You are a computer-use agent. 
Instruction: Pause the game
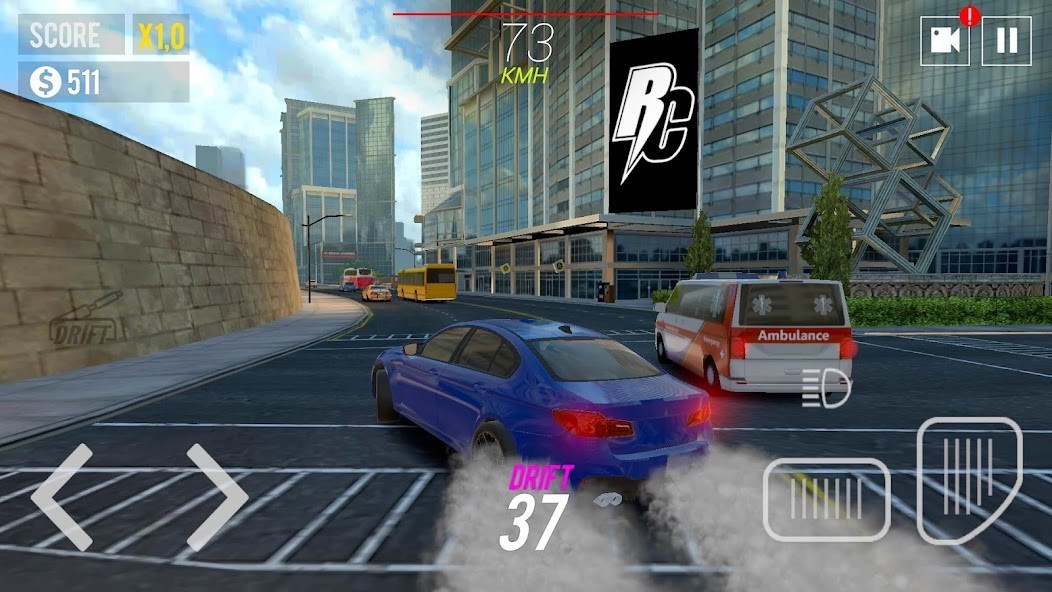(x=1006, y=41)
